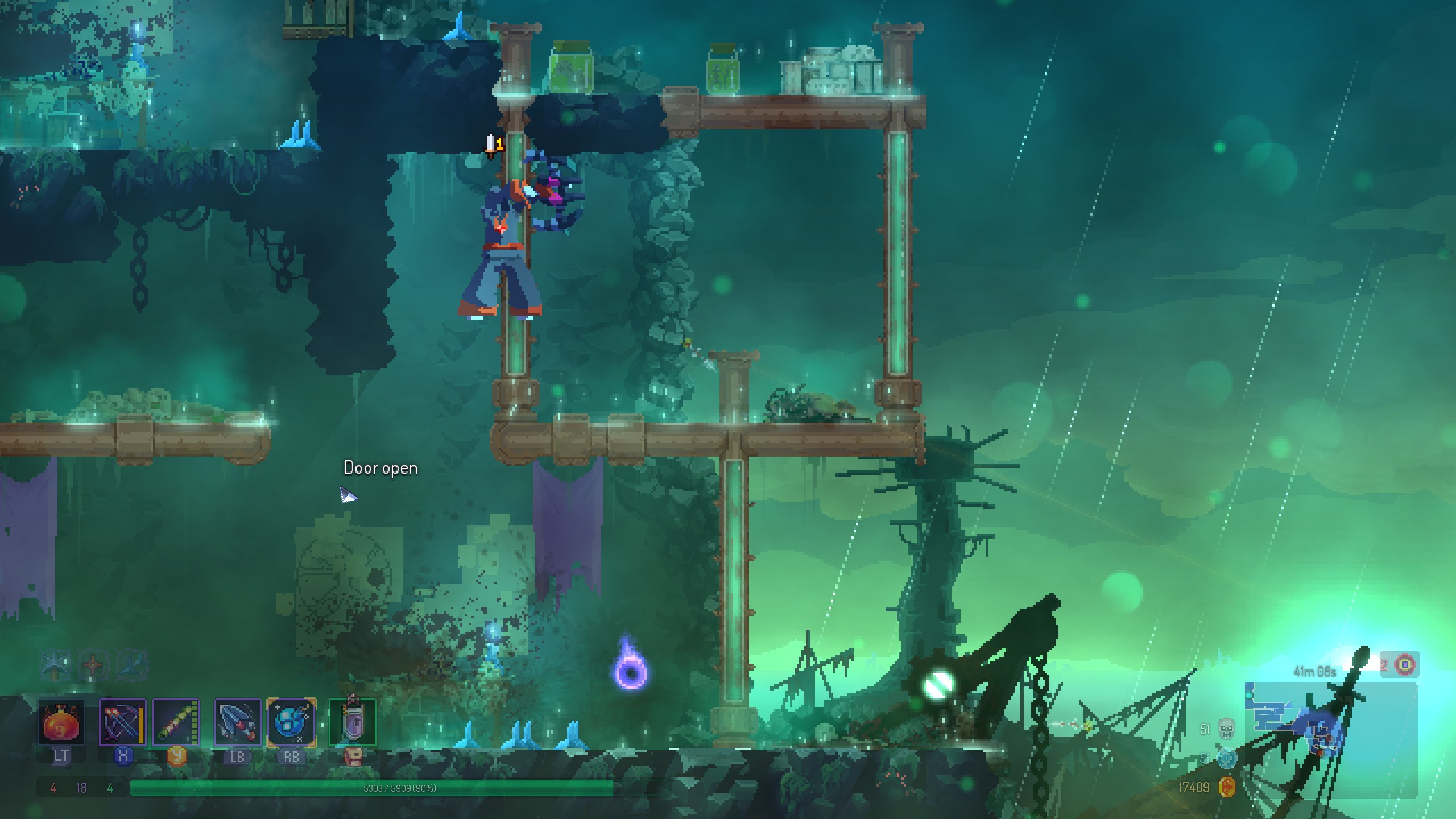Activate the blue grenade skill

click(x=291, y=723)
